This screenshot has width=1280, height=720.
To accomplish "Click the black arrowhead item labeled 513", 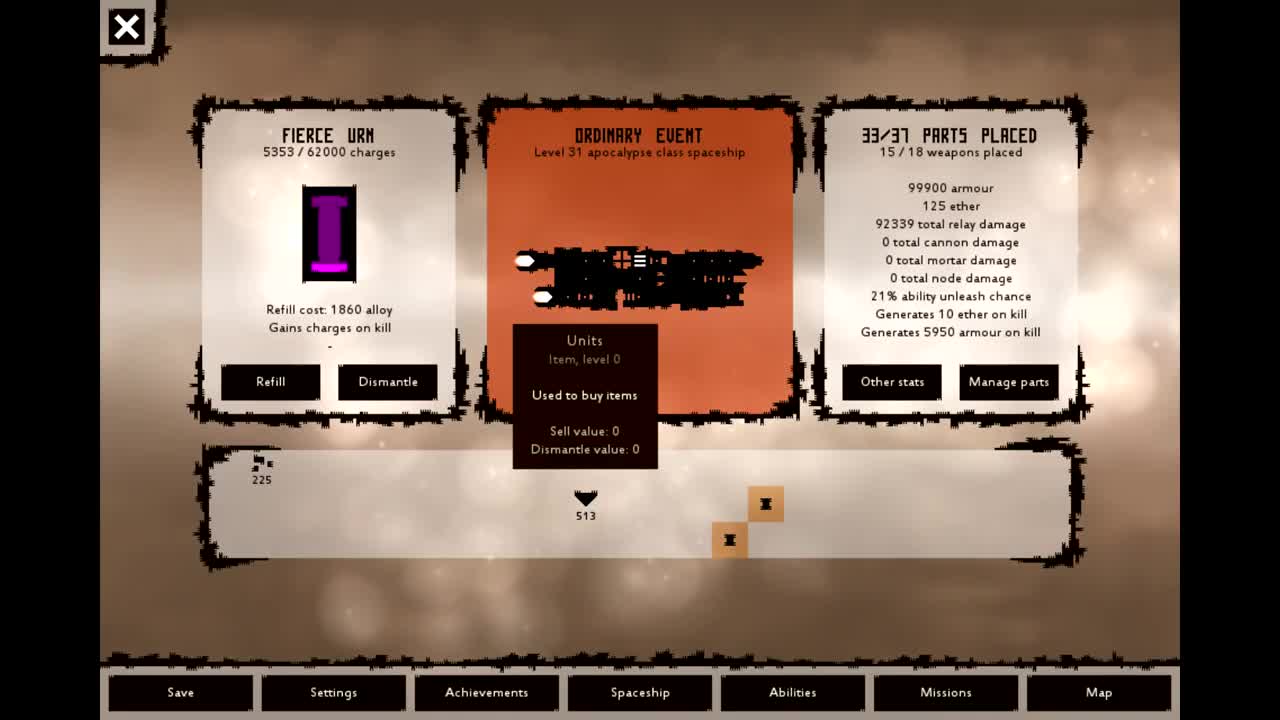I will click(x=585, y=499).
